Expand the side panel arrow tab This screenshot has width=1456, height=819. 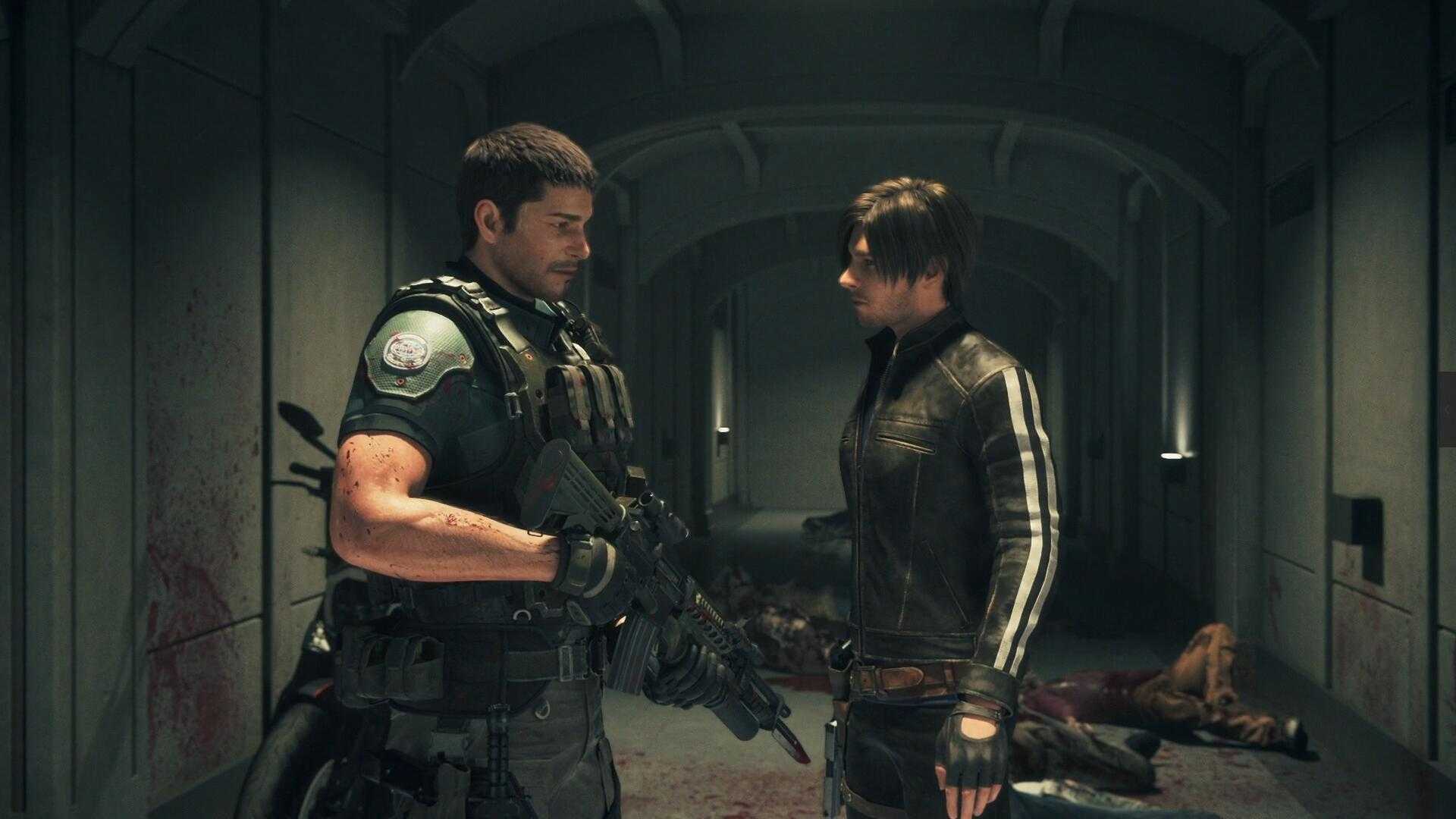click(1448, 409)
